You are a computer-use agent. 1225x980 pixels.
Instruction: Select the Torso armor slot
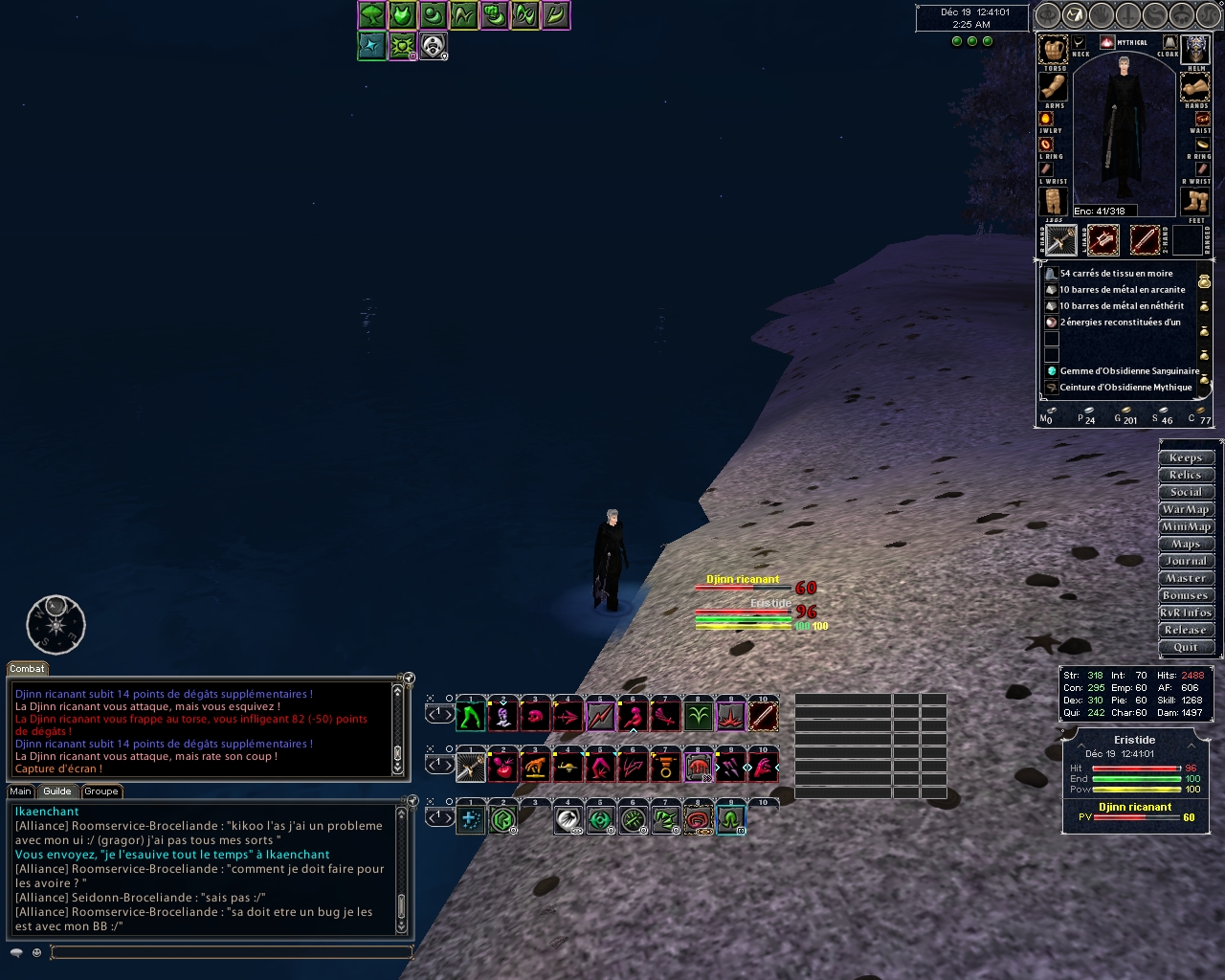tap(1054, 49)
